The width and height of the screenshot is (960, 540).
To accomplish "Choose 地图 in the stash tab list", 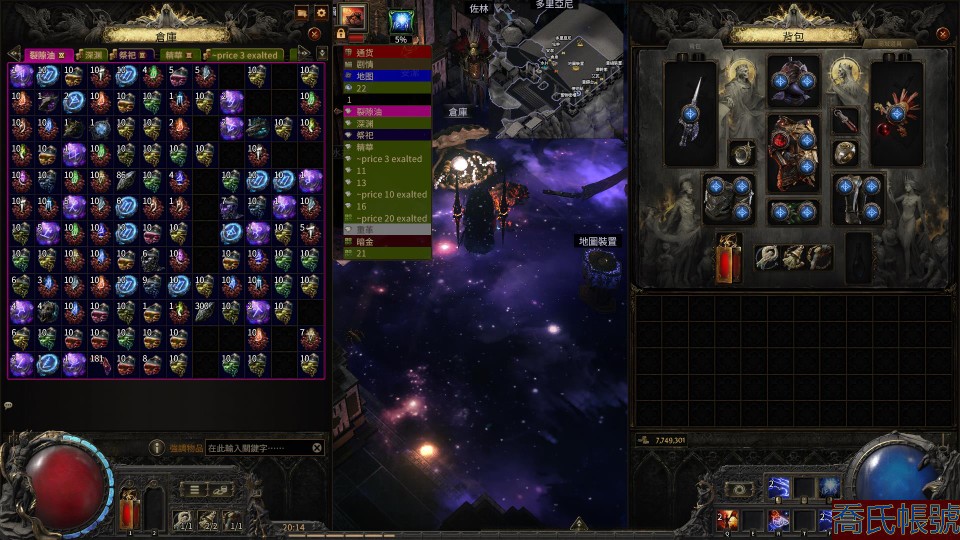I will (364, 75).
